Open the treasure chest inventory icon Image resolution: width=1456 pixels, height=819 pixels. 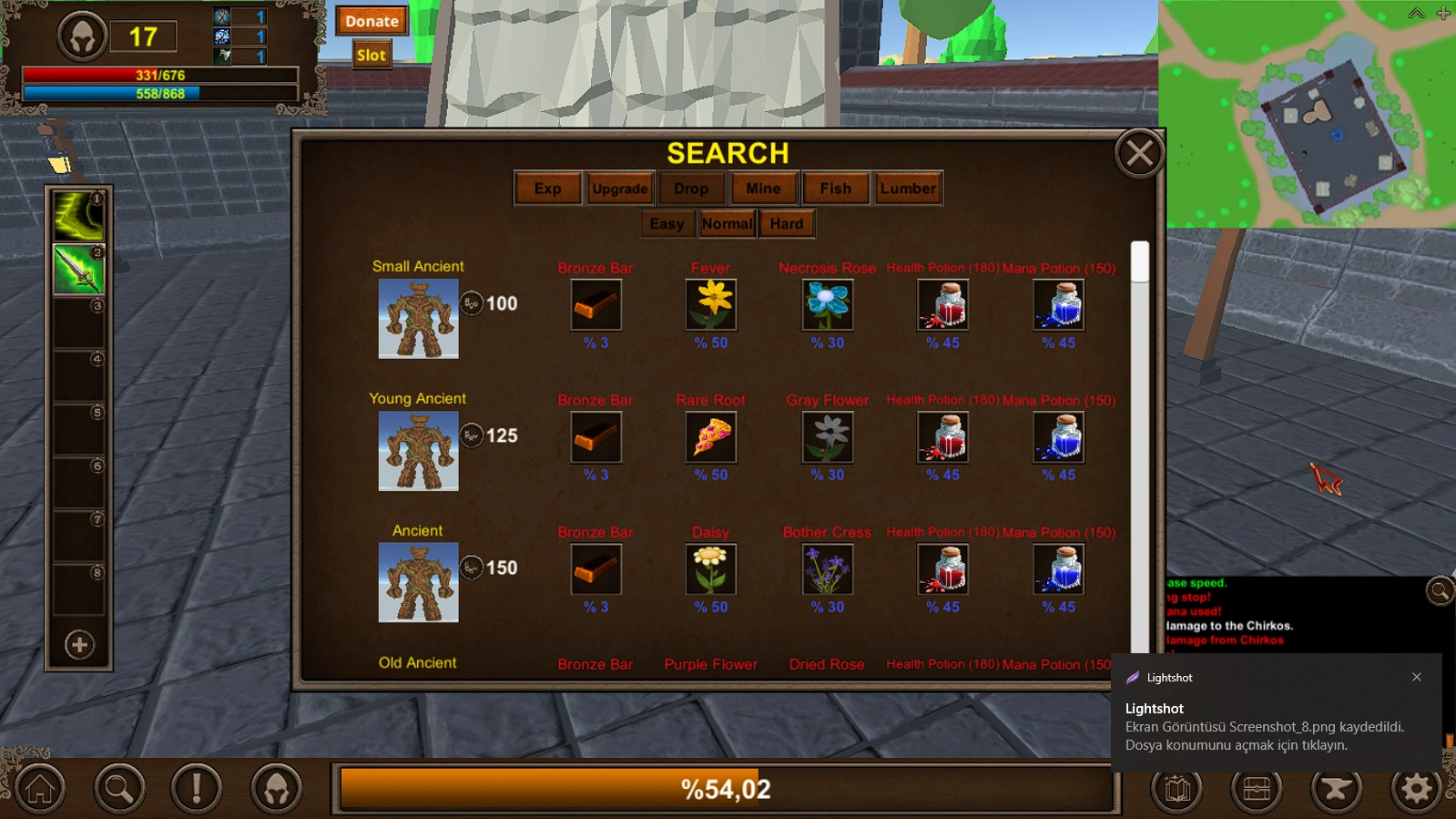1255,789
